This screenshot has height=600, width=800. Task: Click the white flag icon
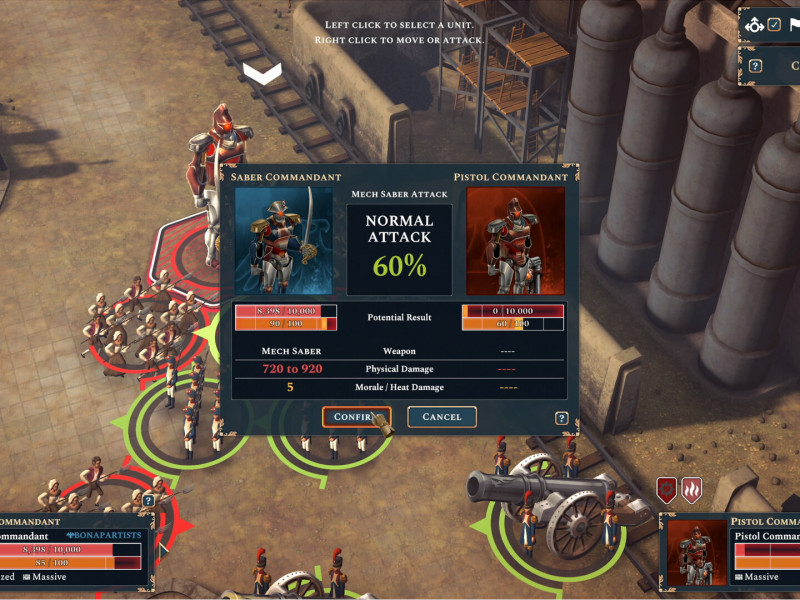792,24
